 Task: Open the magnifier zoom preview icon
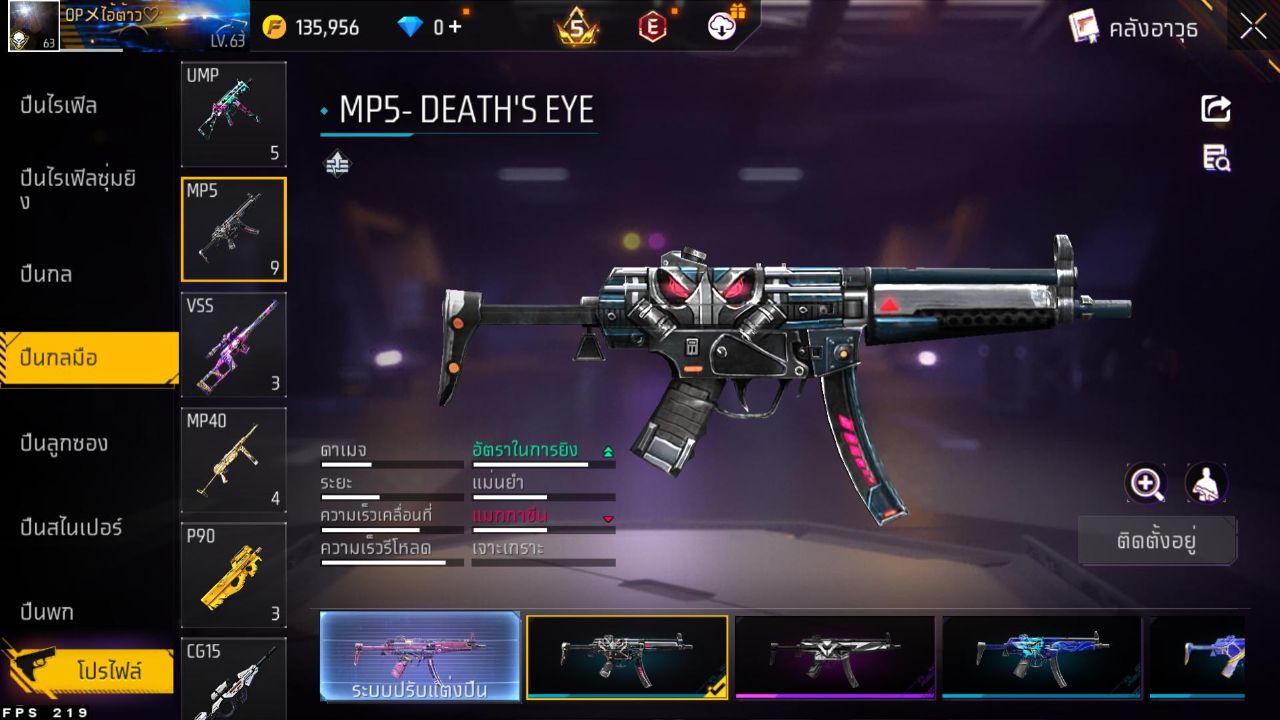pyautogui.click(x=1146, y=484)
